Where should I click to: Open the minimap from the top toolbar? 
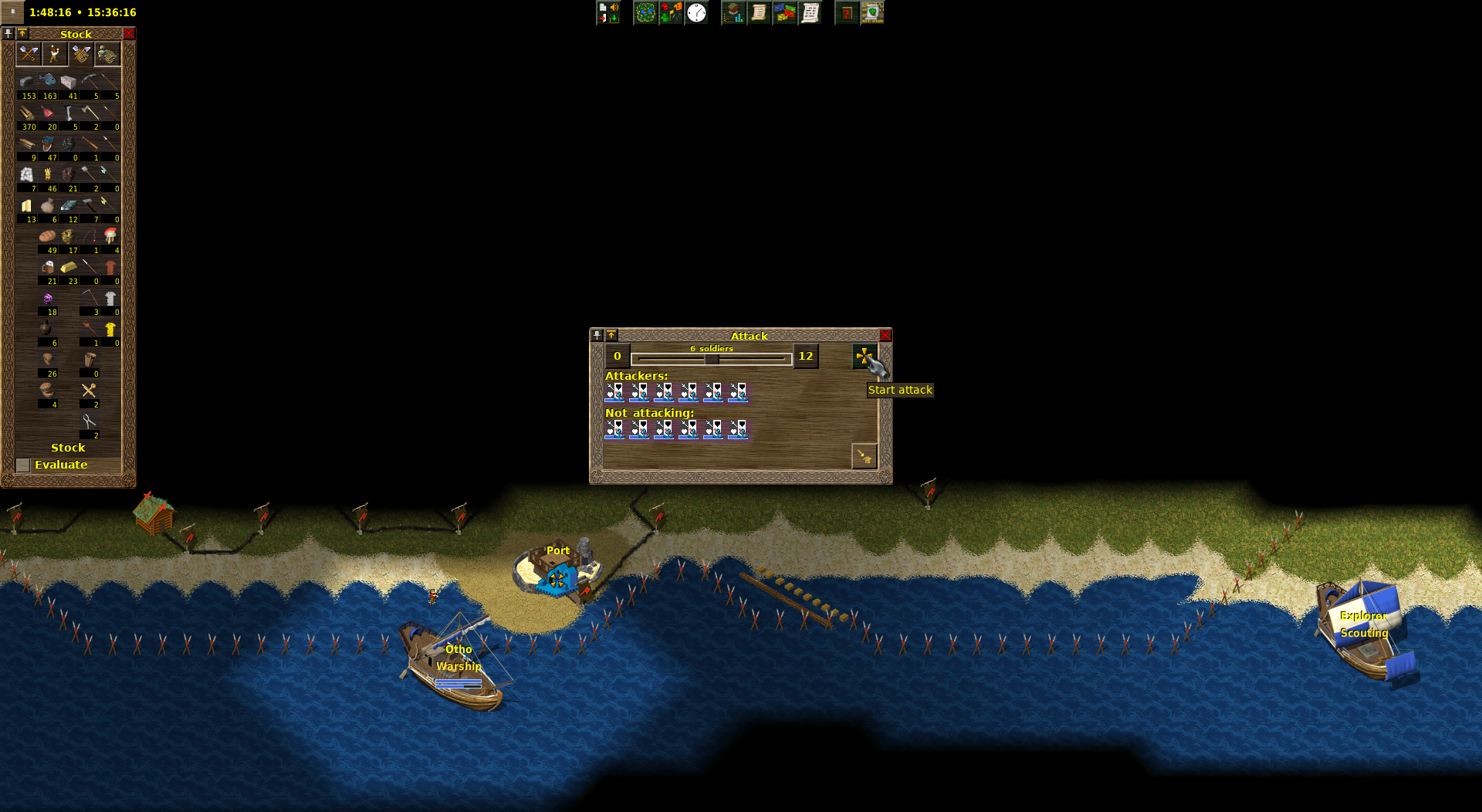645,12
